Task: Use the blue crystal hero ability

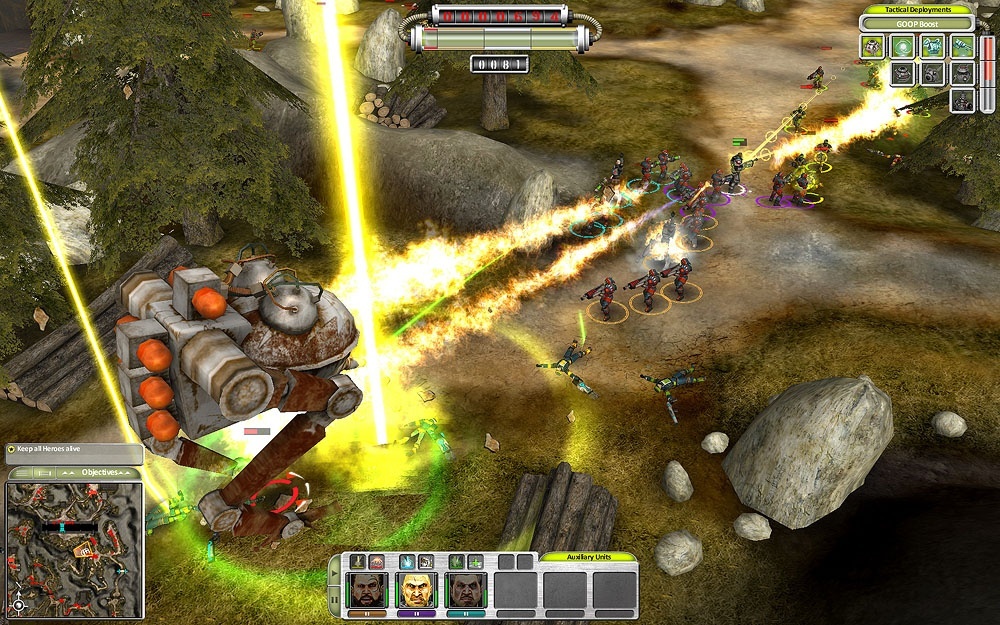Action: pos(407,562)
